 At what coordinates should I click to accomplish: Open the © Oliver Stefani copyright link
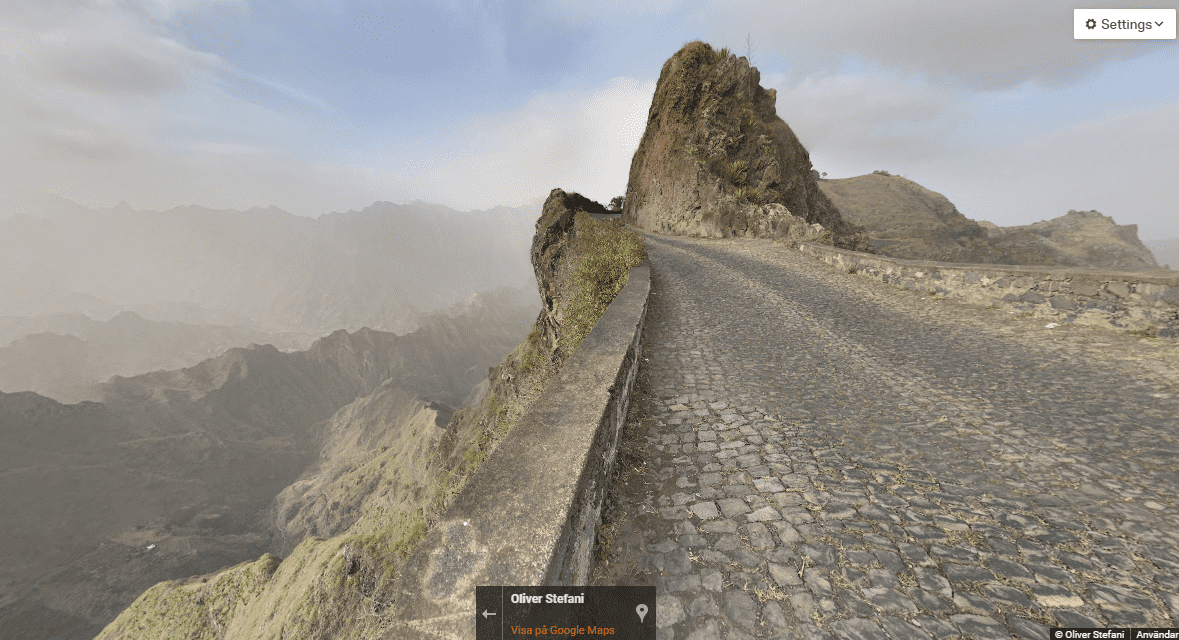click(1091, 634)
